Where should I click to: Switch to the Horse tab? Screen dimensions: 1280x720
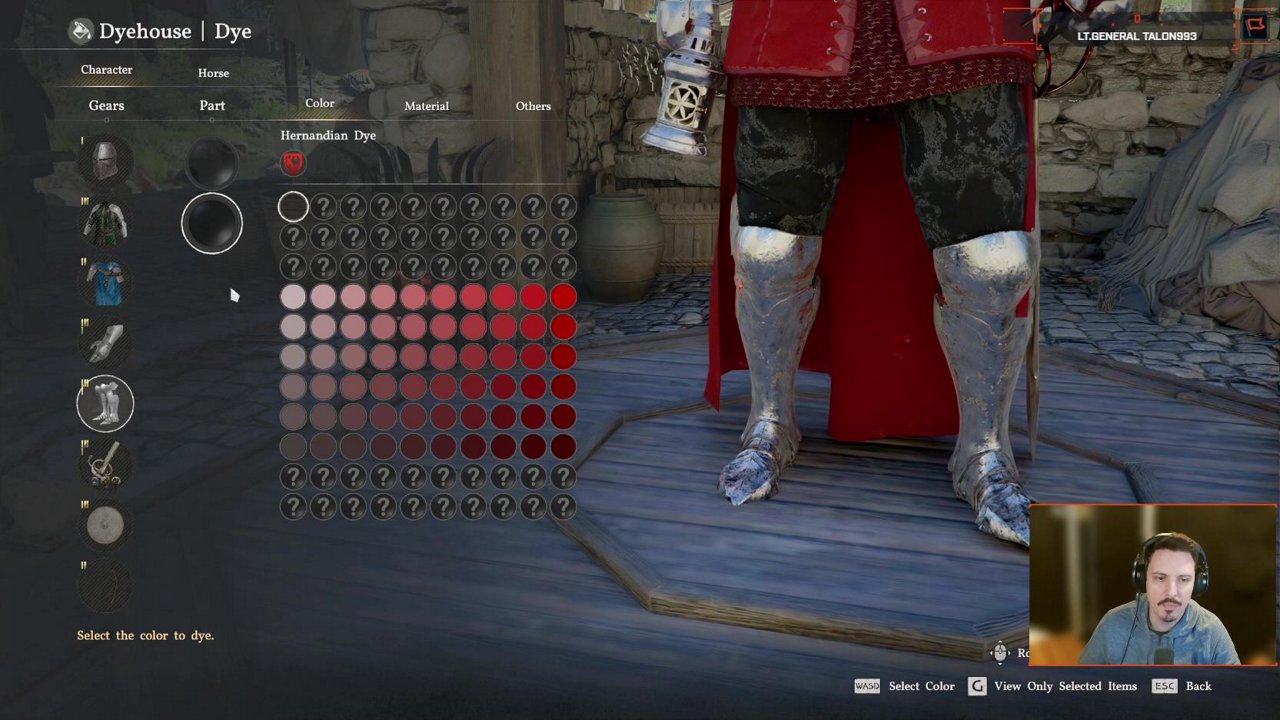point(213,73)
